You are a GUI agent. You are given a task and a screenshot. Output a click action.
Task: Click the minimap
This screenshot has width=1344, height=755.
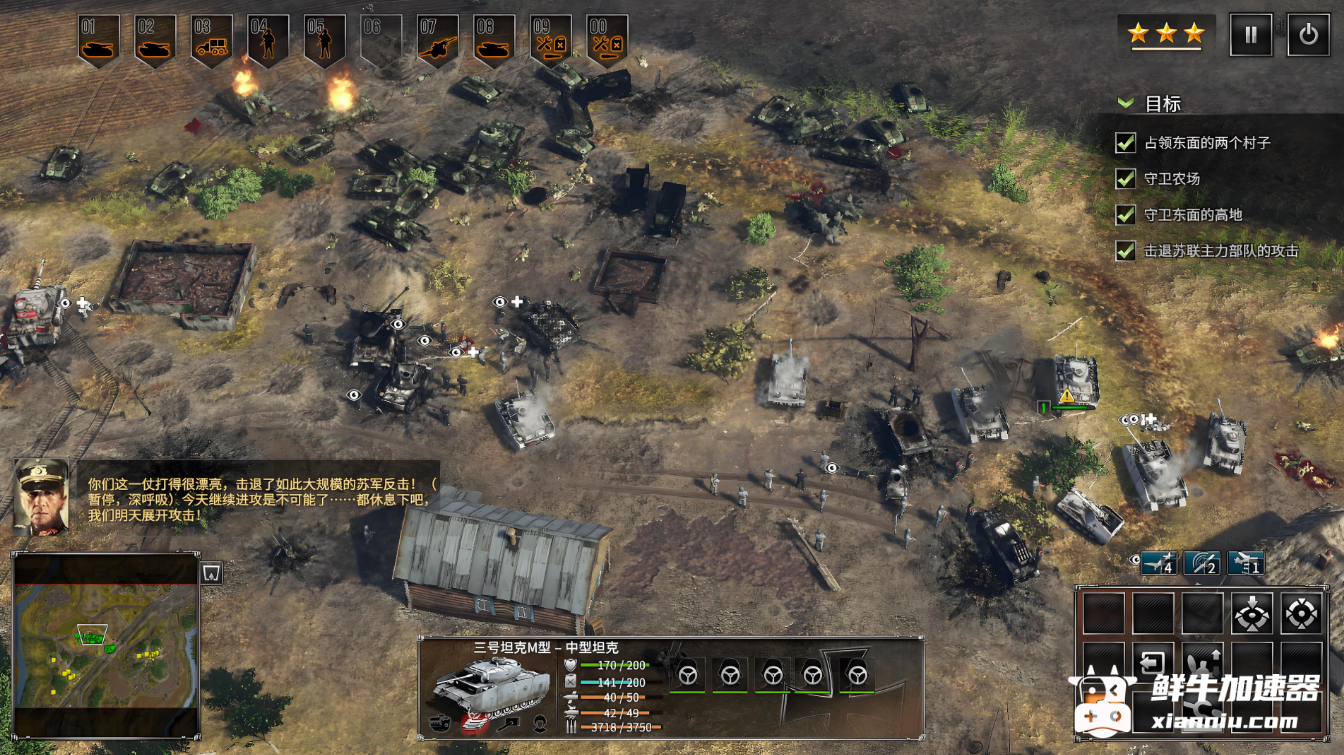(105, 645)
